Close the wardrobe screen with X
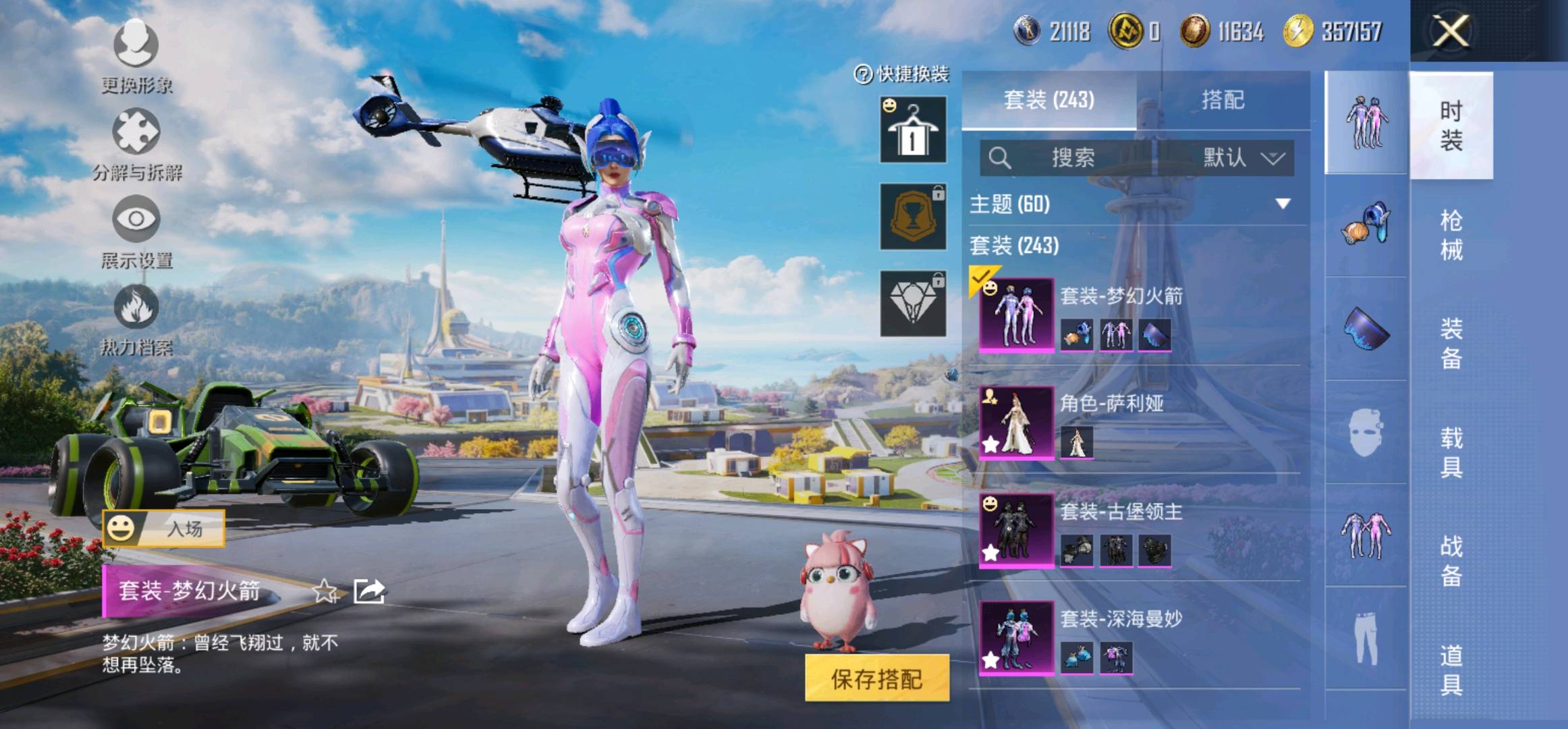This screenshot has width=1568, height=729. click(x=1451, y=31)
